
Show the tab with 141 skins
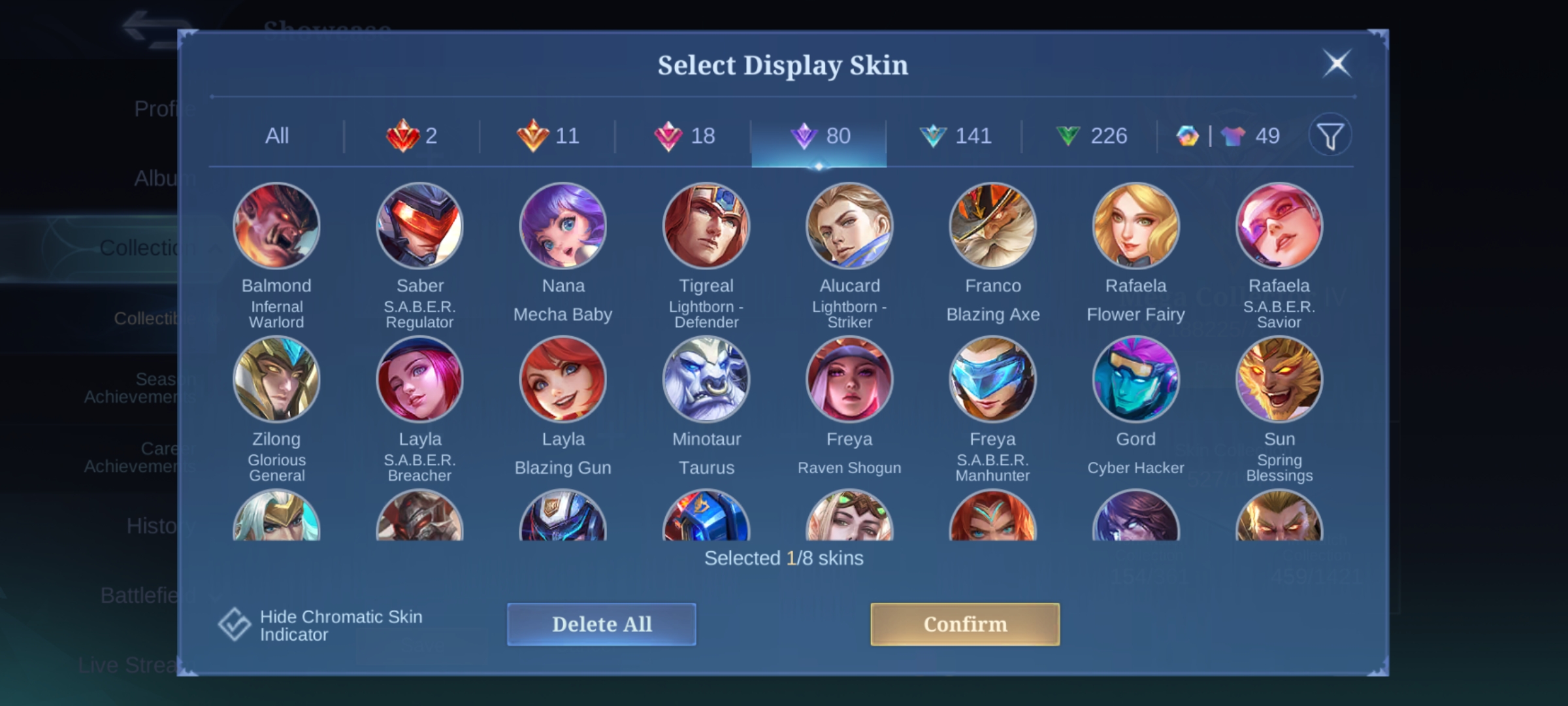tap(955, 136)
